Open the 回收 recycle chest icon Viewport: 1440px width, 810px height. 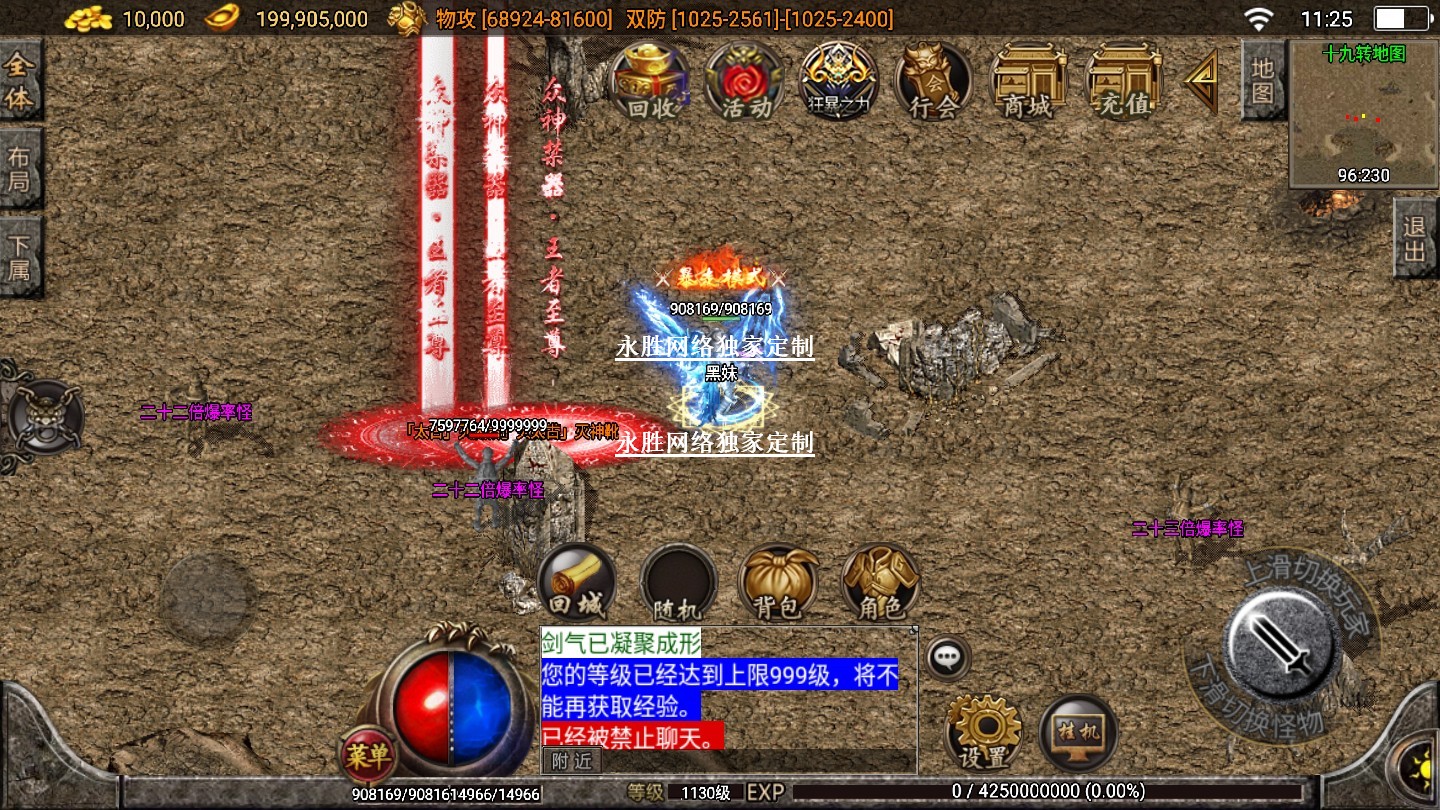point(650,82)
